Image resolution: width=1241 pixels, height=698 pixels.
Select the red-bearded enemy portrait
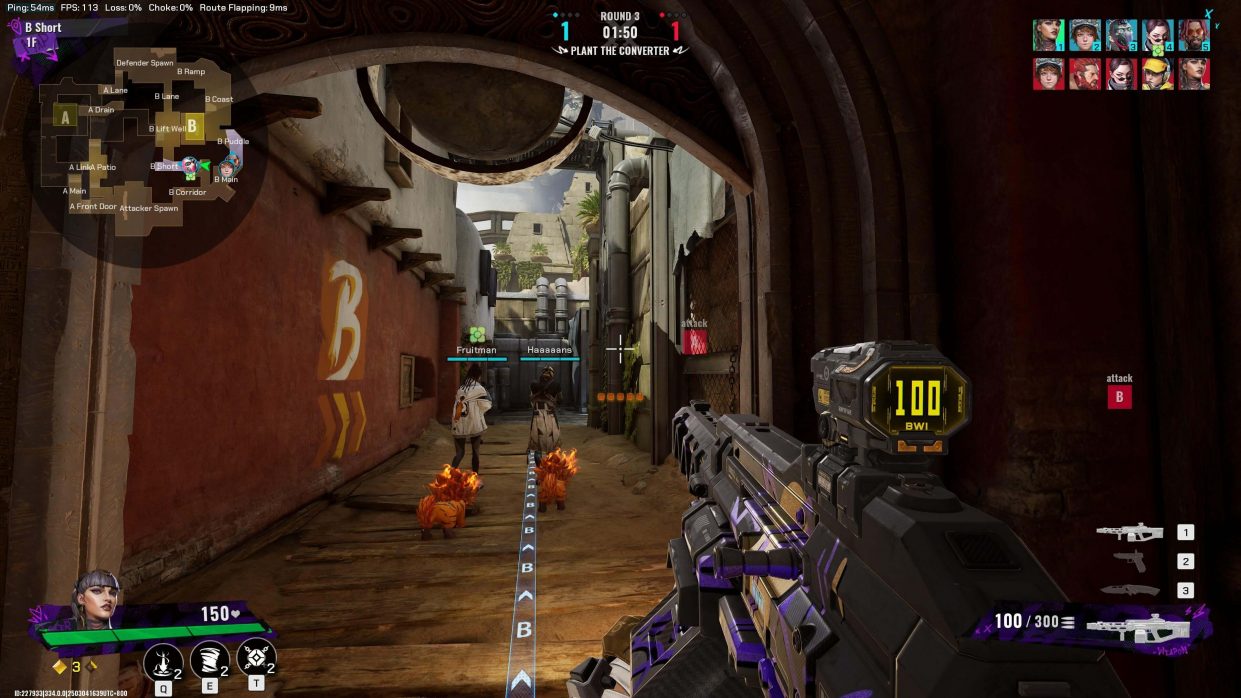pos(1085,74)
